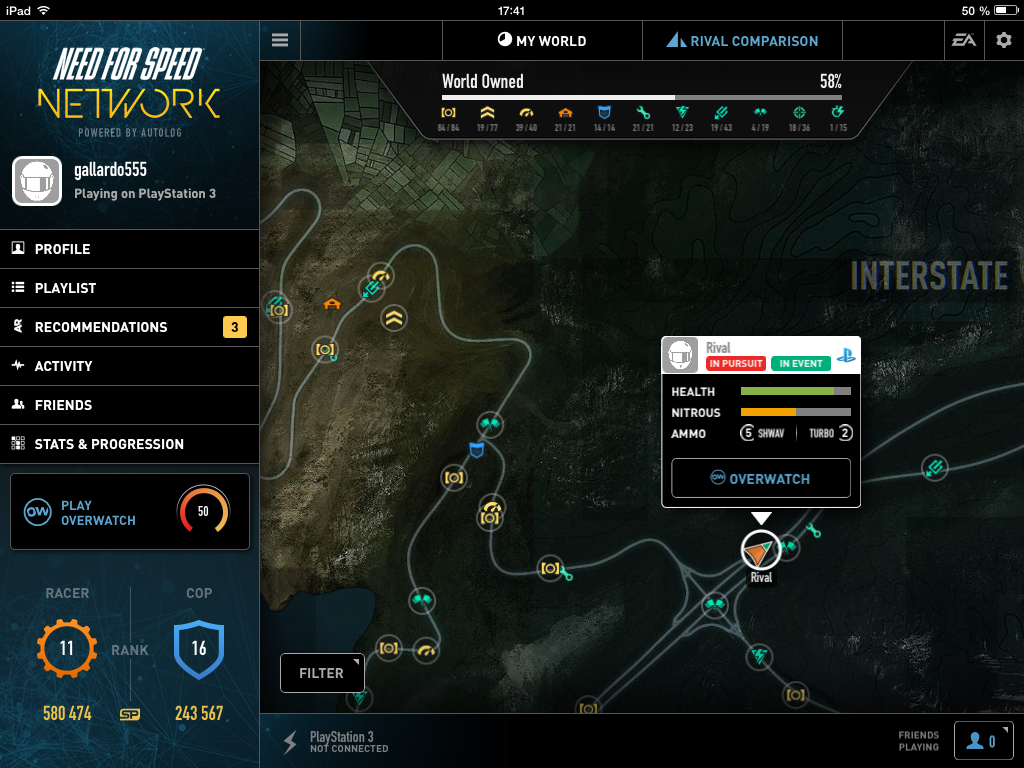
Task: Show Recommendations list
Action: (129, 327)
